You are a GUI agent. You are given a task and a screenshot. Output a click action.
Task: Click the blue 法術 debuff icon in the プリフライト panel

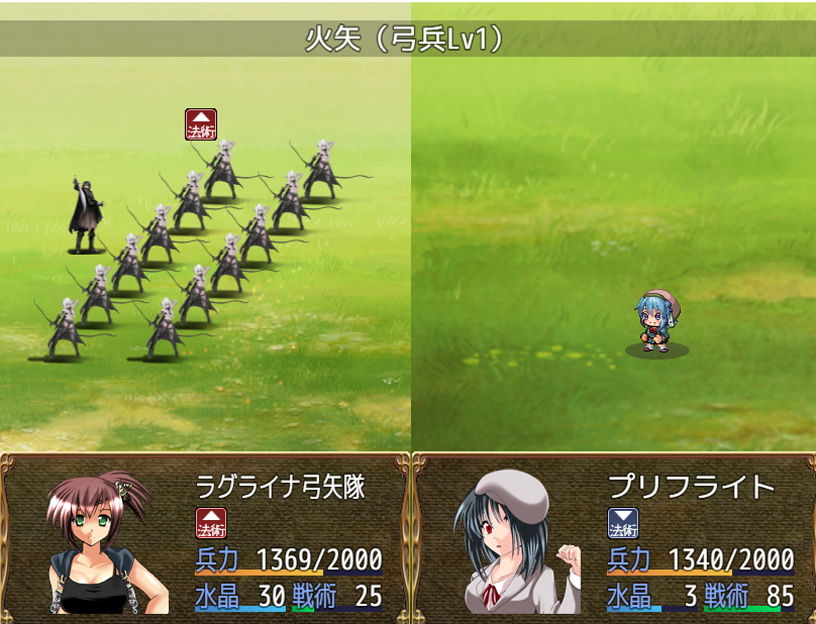(x=623, y=523)
